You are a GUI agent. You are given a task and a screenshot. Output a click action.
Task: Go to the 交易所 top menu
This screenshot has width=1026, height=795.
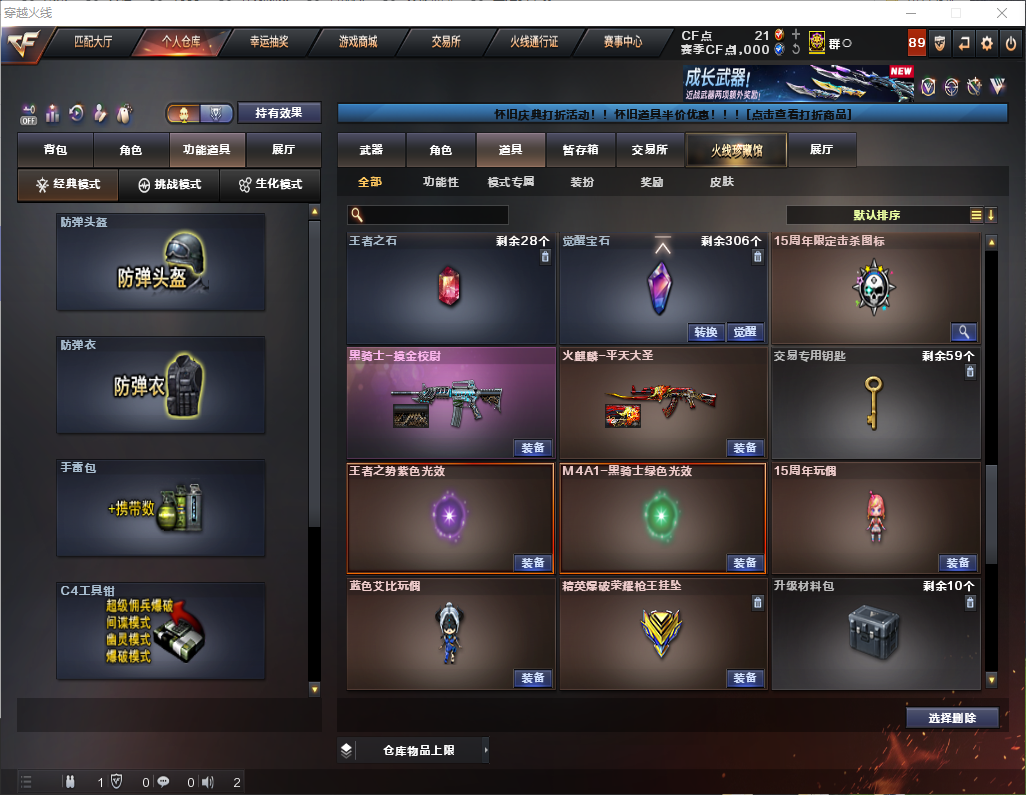click(446, 42)
